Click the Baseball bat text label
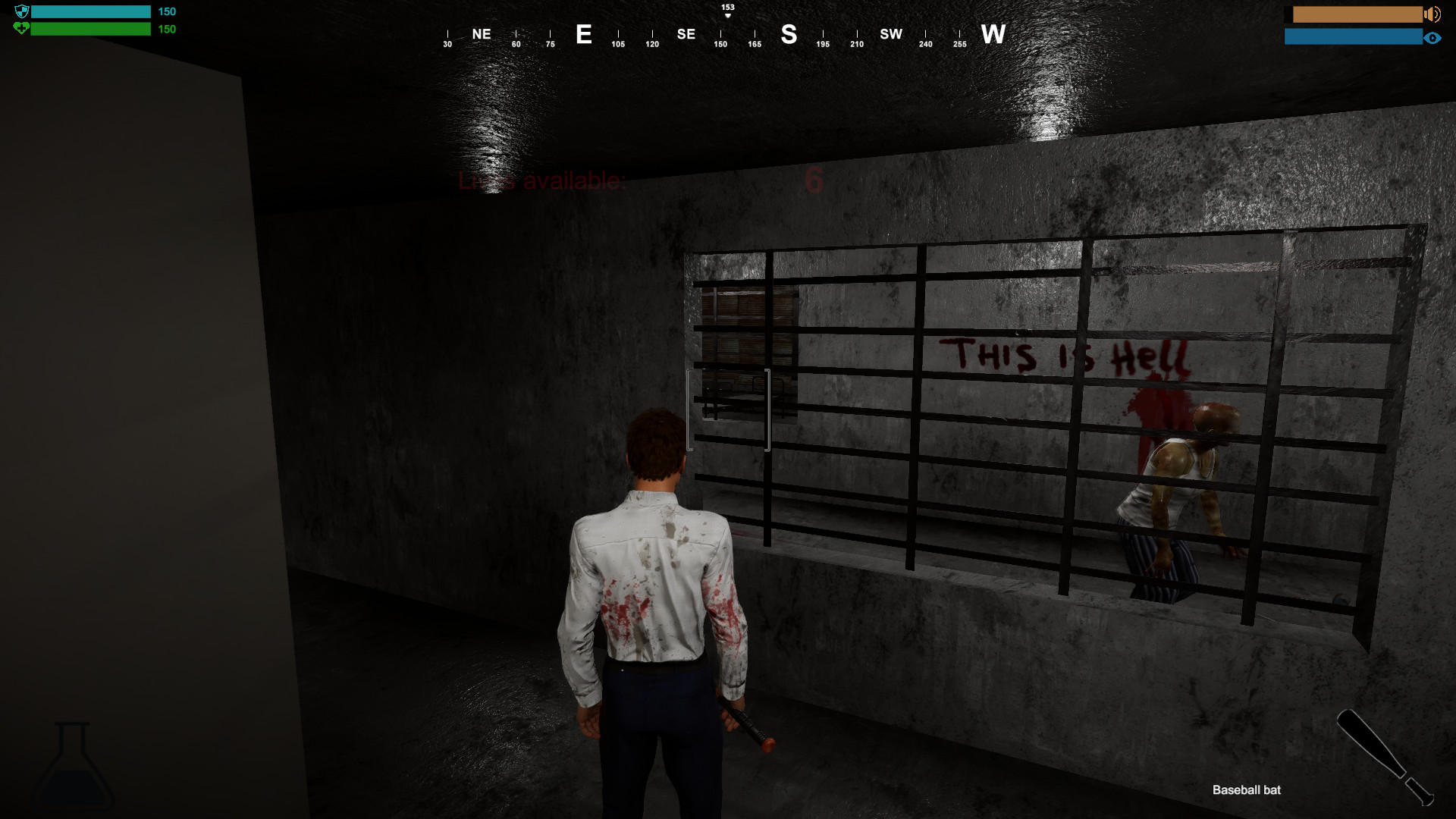The width and height of the screenshot is (1456, 819). pyautogui.click(x=1247, y=789)
